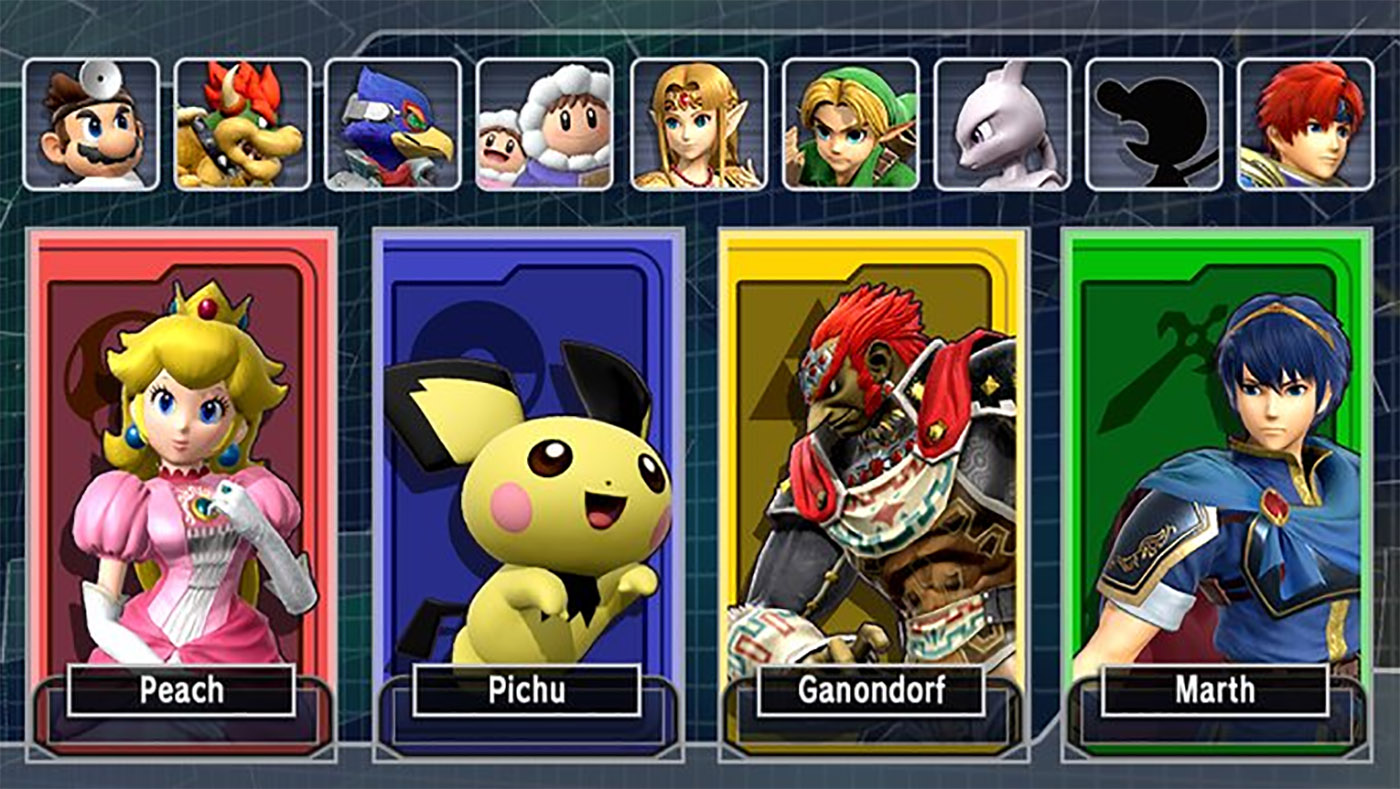The height and width of the screenshot is (789, 1400).
Task: Select the Falco character portrait
Action: coord(394,125)
